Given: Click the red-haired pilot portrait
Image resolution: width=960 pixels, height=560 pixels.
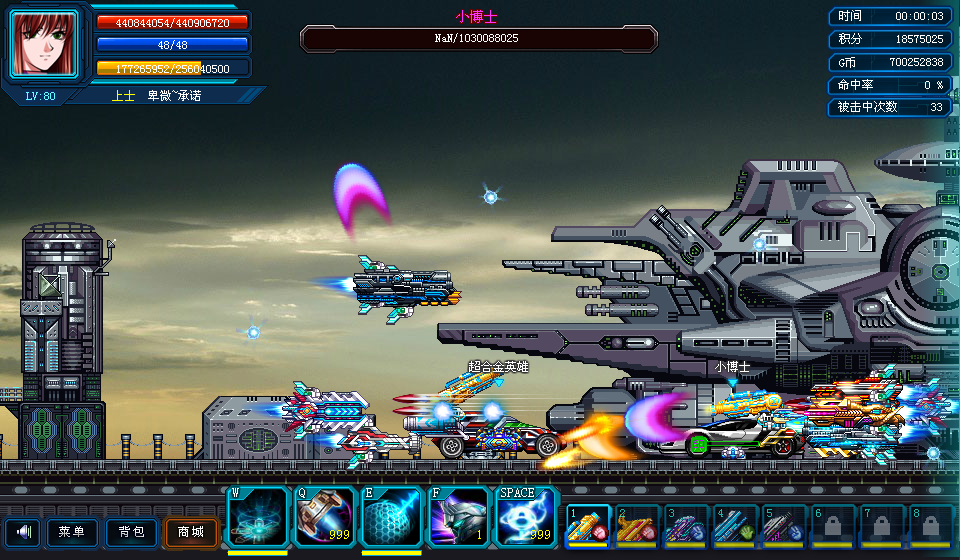Looking at the screenshot, I should point(44,44).
